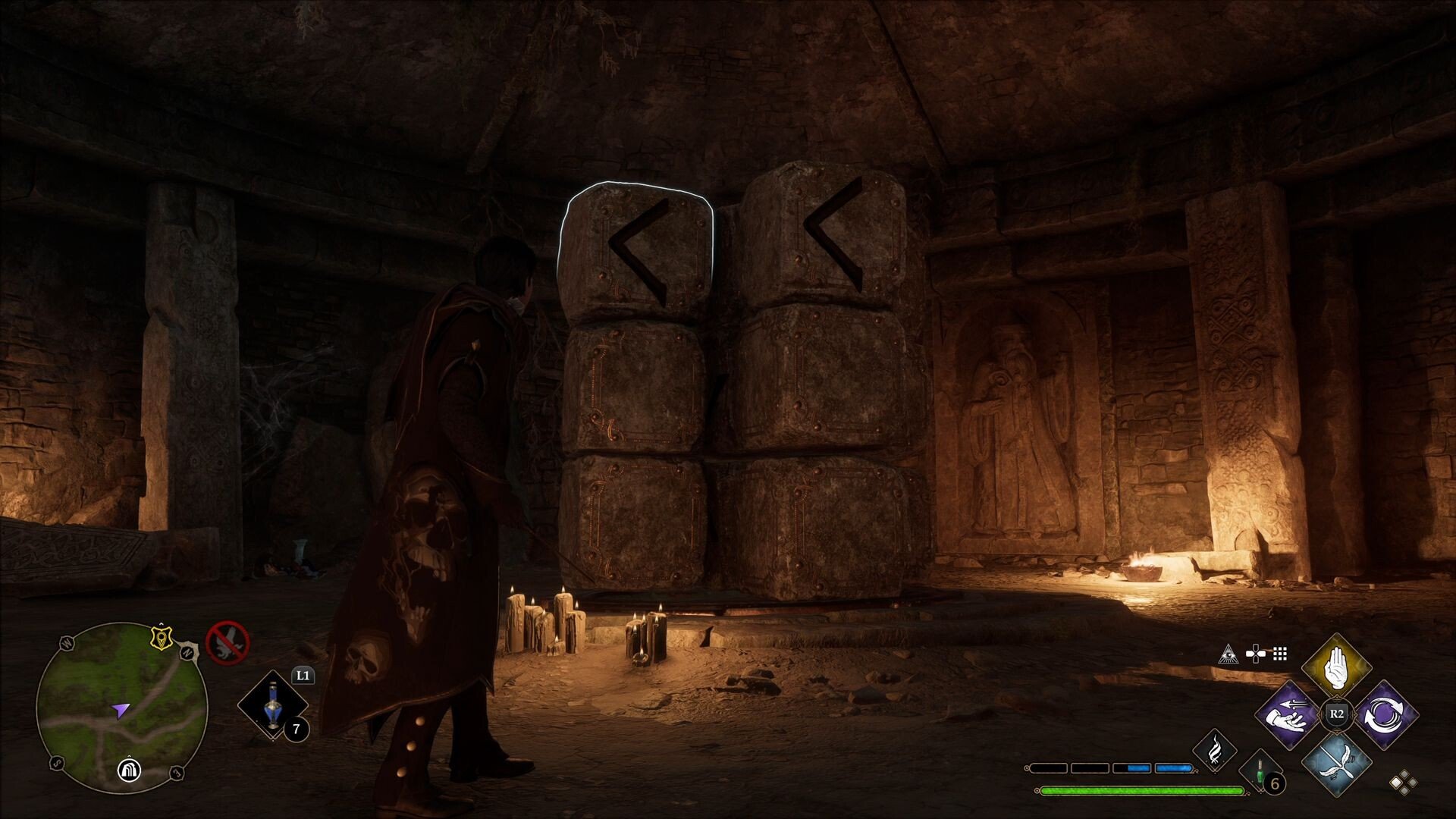This screenshot has height=819, width=1456.
Task: Activate the purple swirling arrows spell
Action: click(1385, 715)
